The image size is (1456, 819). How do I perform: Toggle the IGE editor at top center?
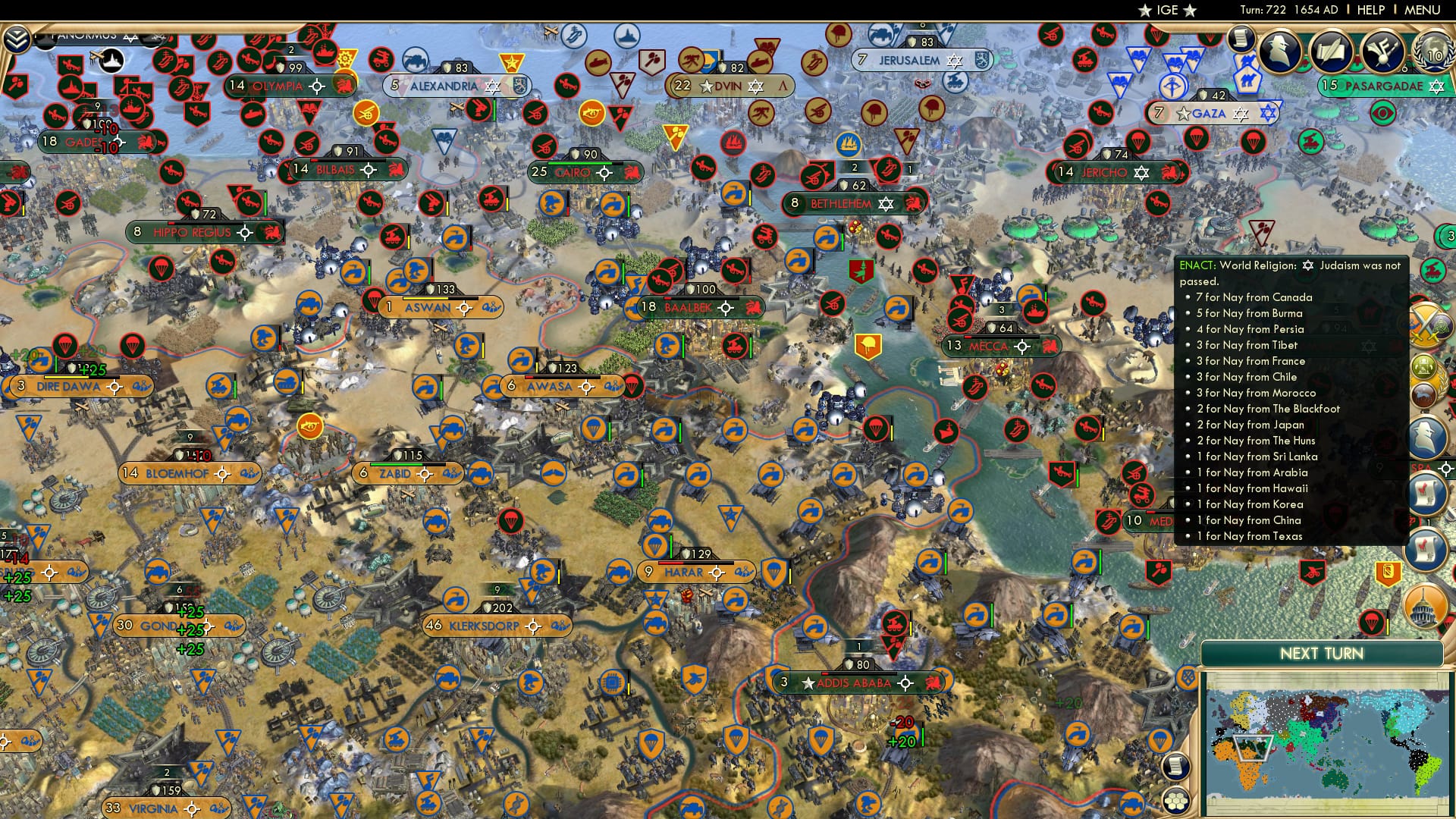pos(1168,11)
